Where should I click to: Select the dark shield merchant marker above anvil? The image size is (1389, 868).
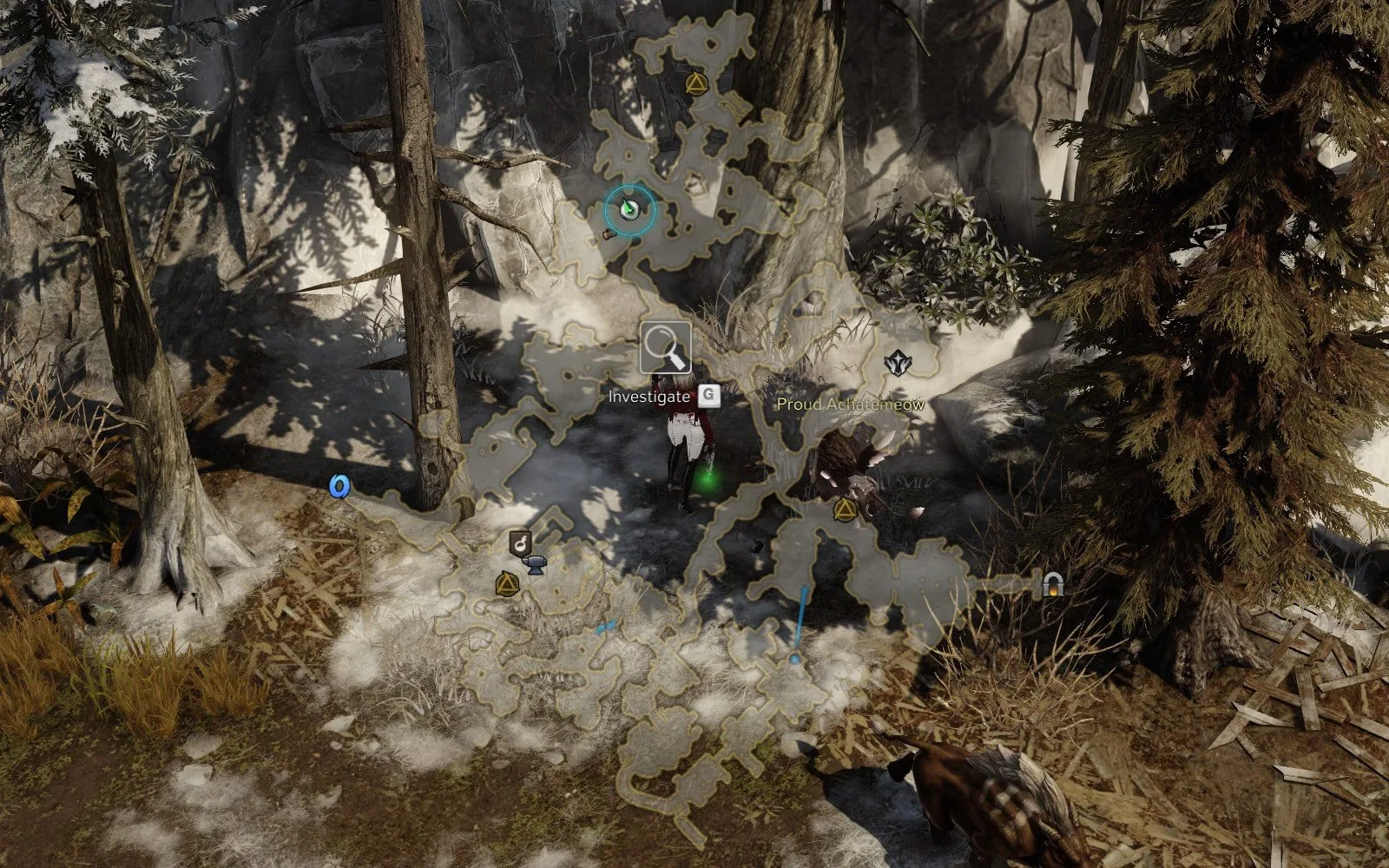pos(520,543)
